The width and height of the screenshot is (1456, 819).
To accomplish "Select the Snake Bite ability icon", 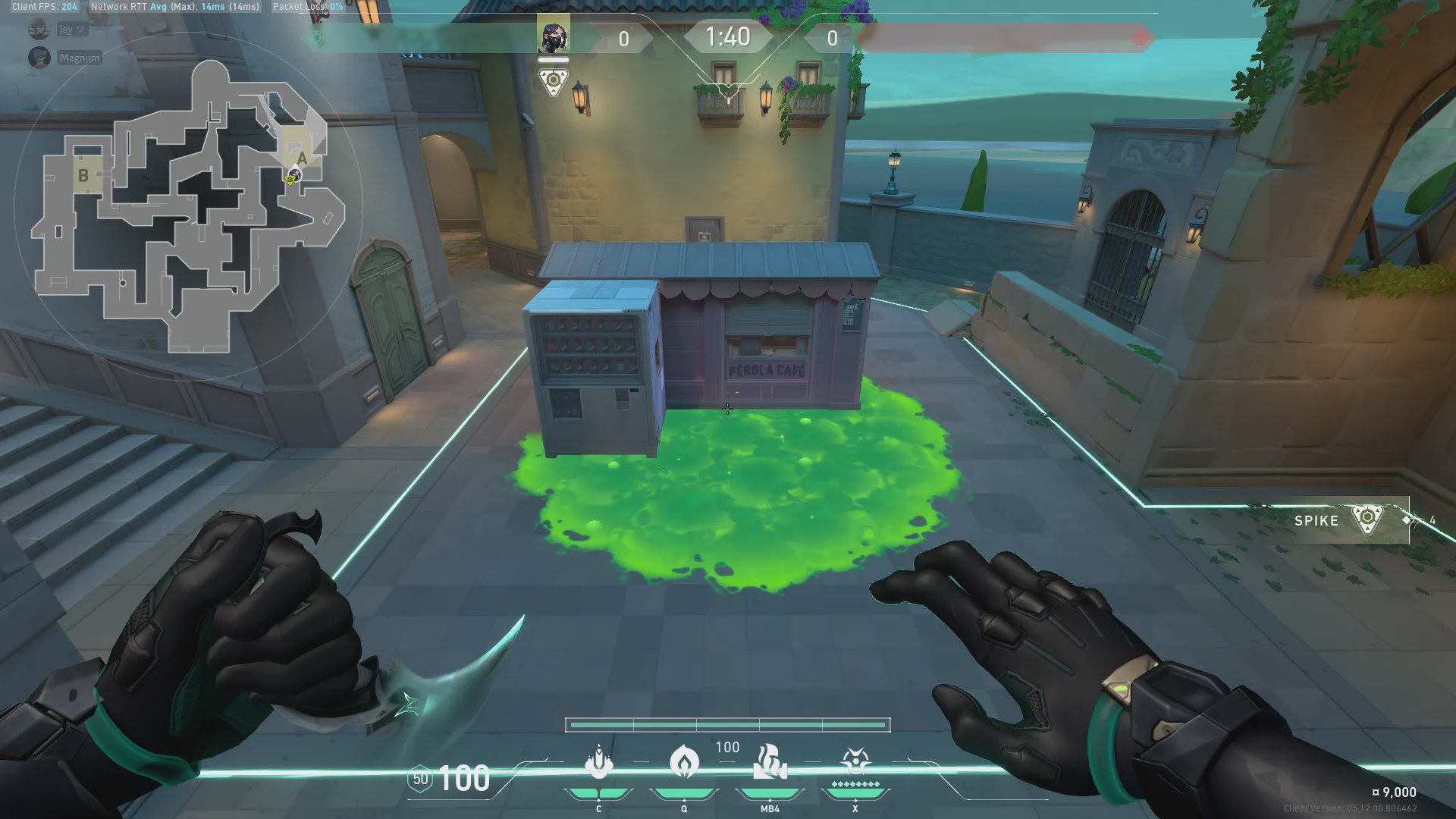I will [598, 762].
